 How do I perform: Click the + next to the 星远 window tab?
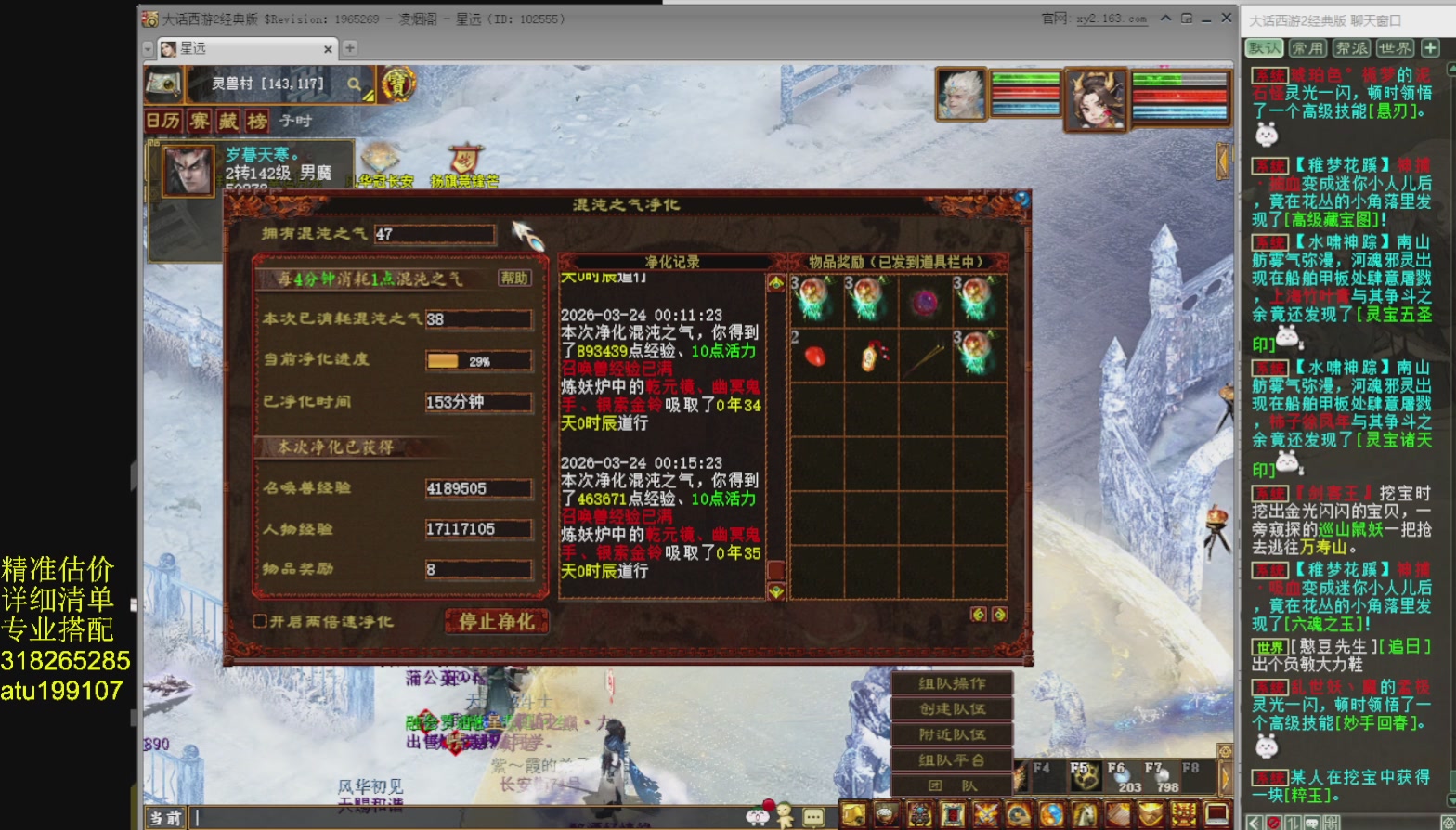click(348, 48)
